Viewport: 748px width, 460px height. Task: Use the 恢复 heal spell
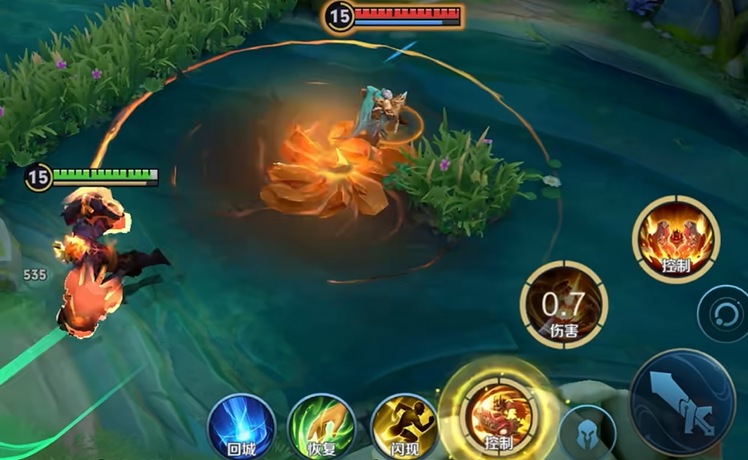[321, 427]
